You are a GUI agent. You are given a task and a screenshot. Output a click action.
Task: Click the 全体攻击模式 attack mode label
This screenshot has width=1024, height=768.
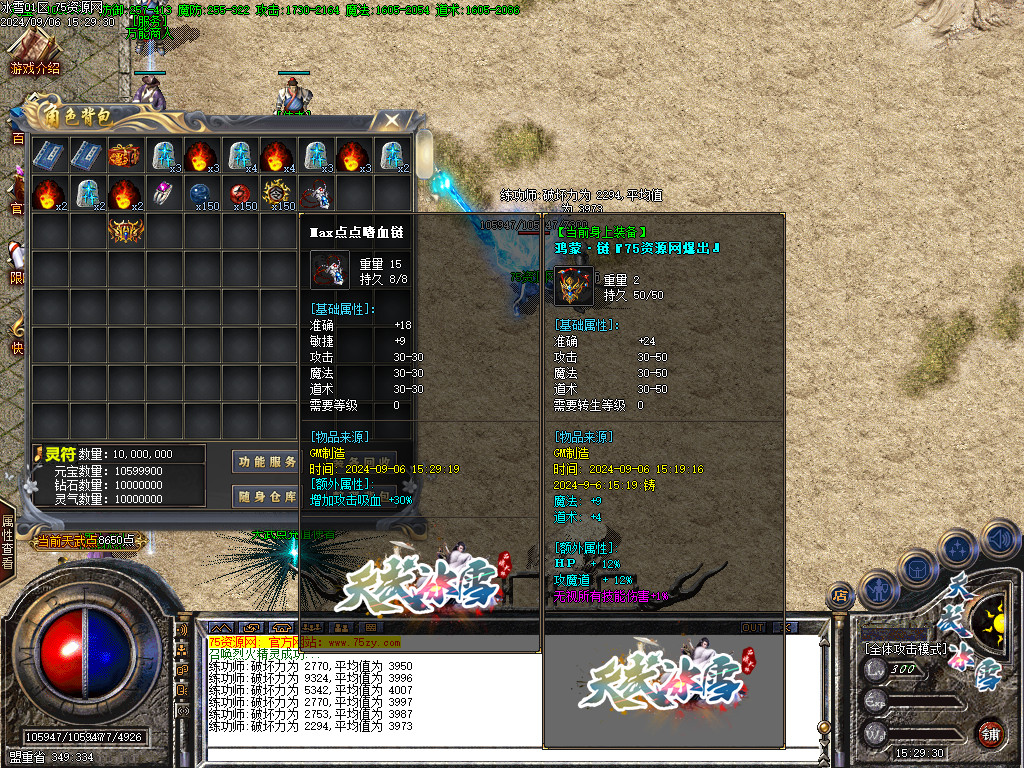click(905, 648)
